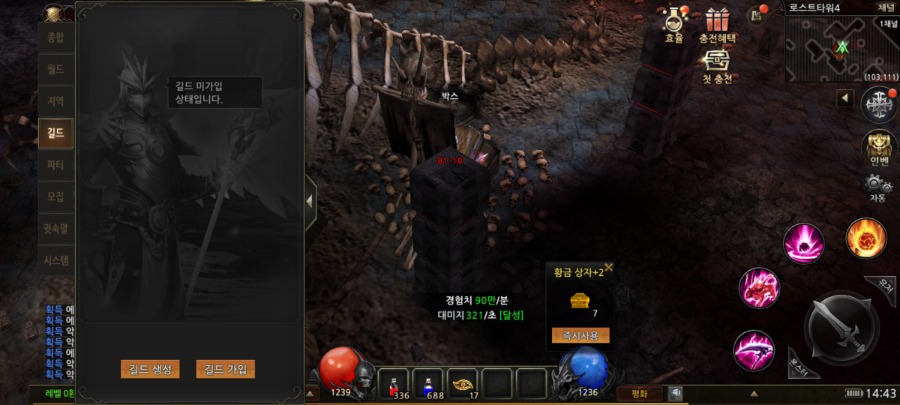Open the 지역 tab
The image size is (900, 405).
[56, 101]
